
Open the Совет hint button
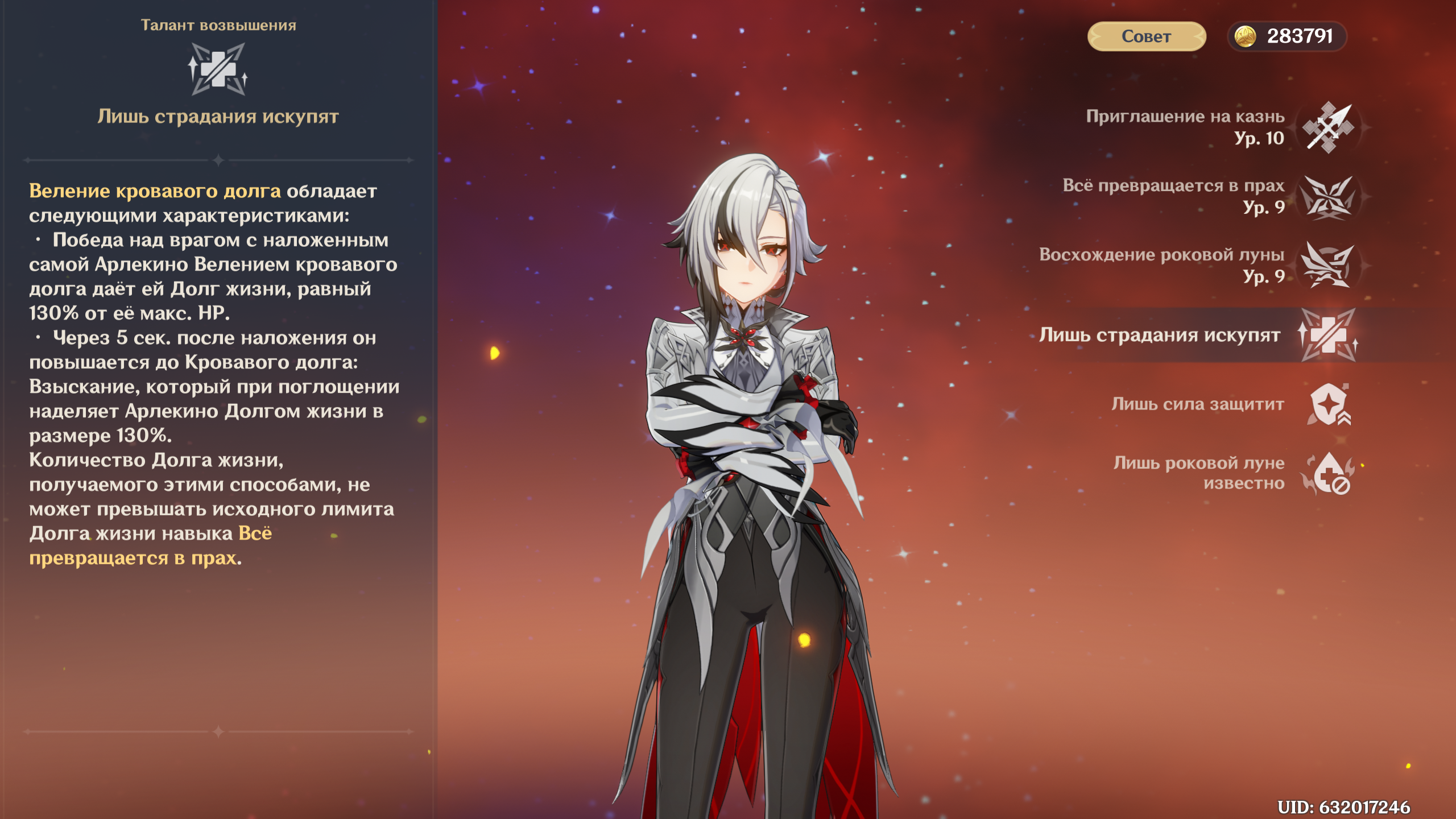point(1146,36)
